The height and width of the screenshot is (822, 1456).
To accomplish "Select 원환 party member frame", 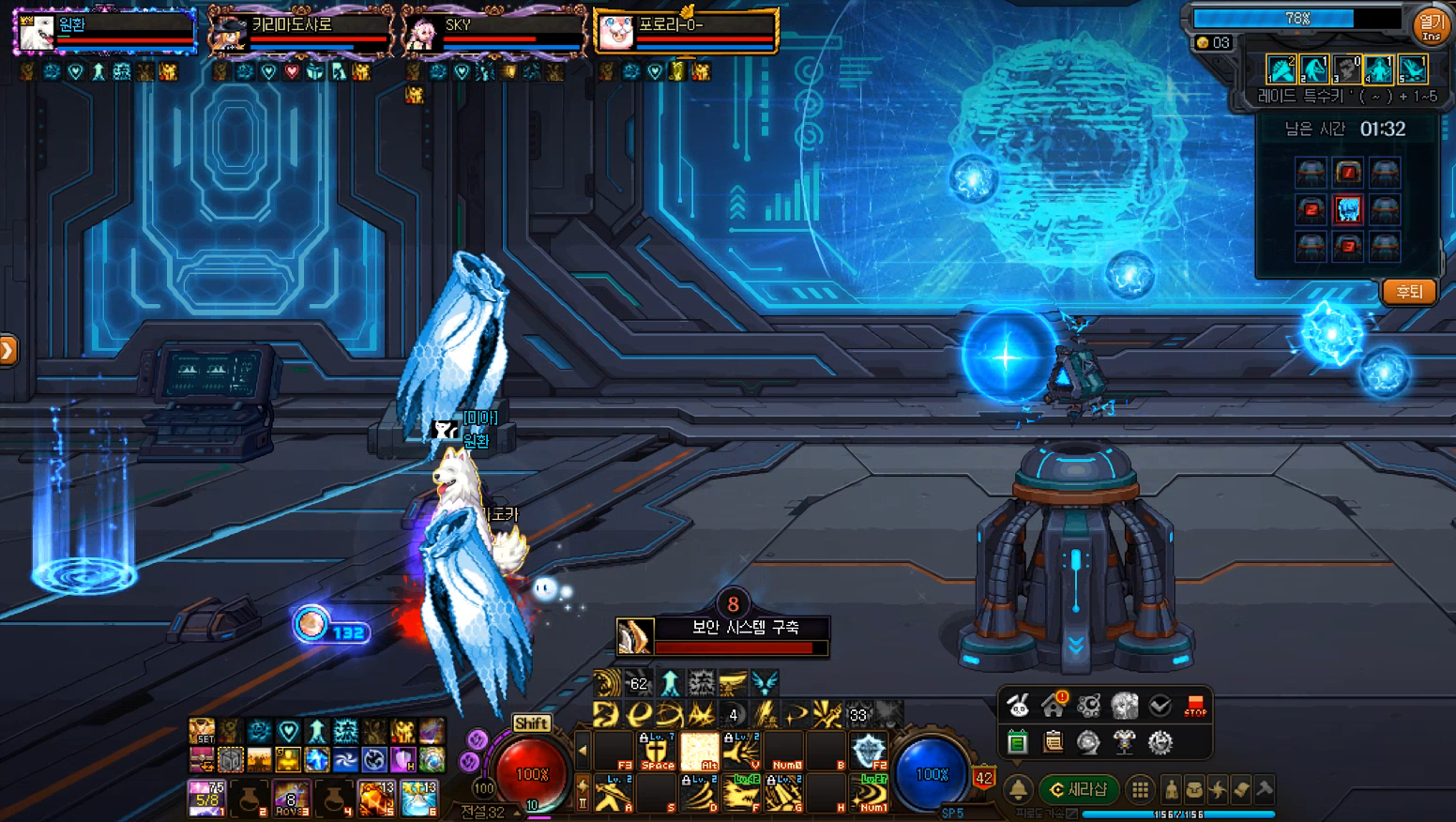I will click(103, 30).
